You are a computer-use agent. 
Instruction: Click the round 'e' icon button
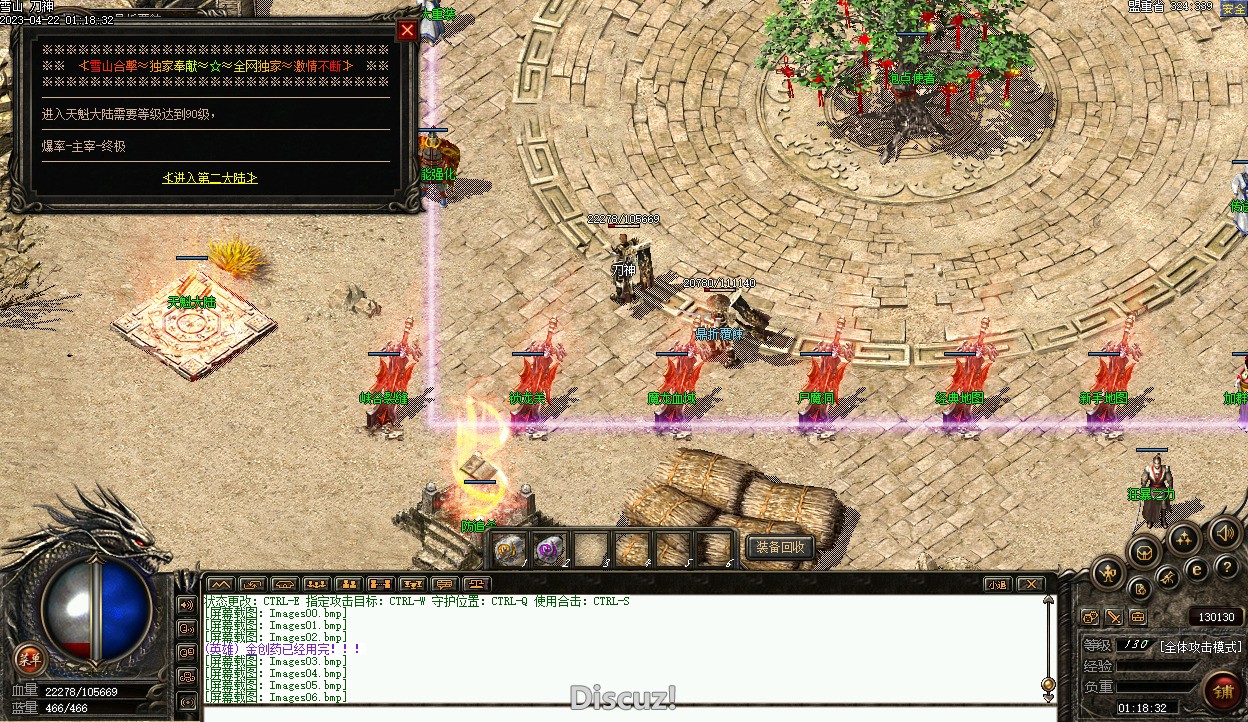click(1196, 570)
